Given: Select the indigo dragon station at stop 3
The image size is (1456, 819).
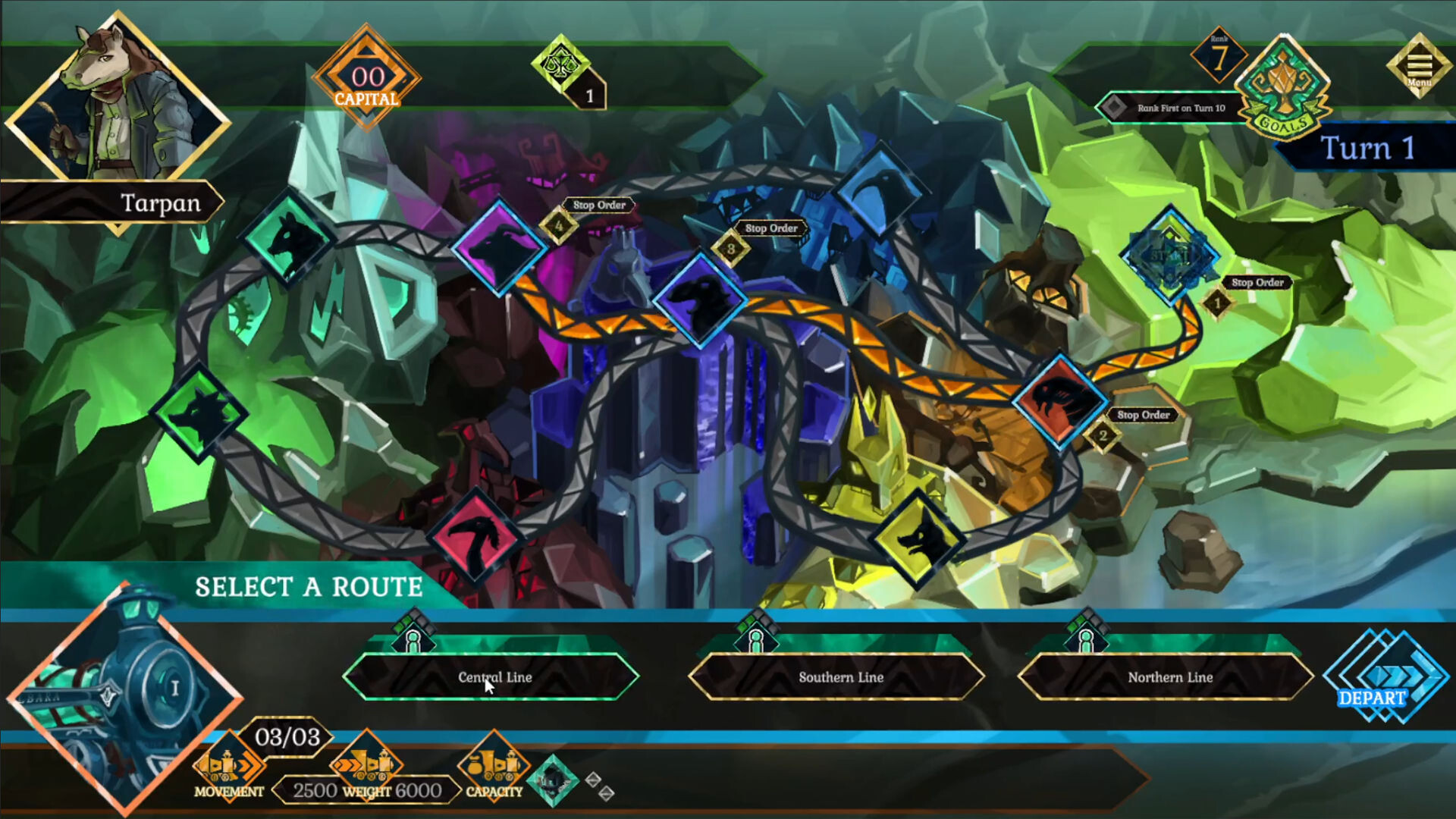Looking at the screenshot, I should 700,298.
